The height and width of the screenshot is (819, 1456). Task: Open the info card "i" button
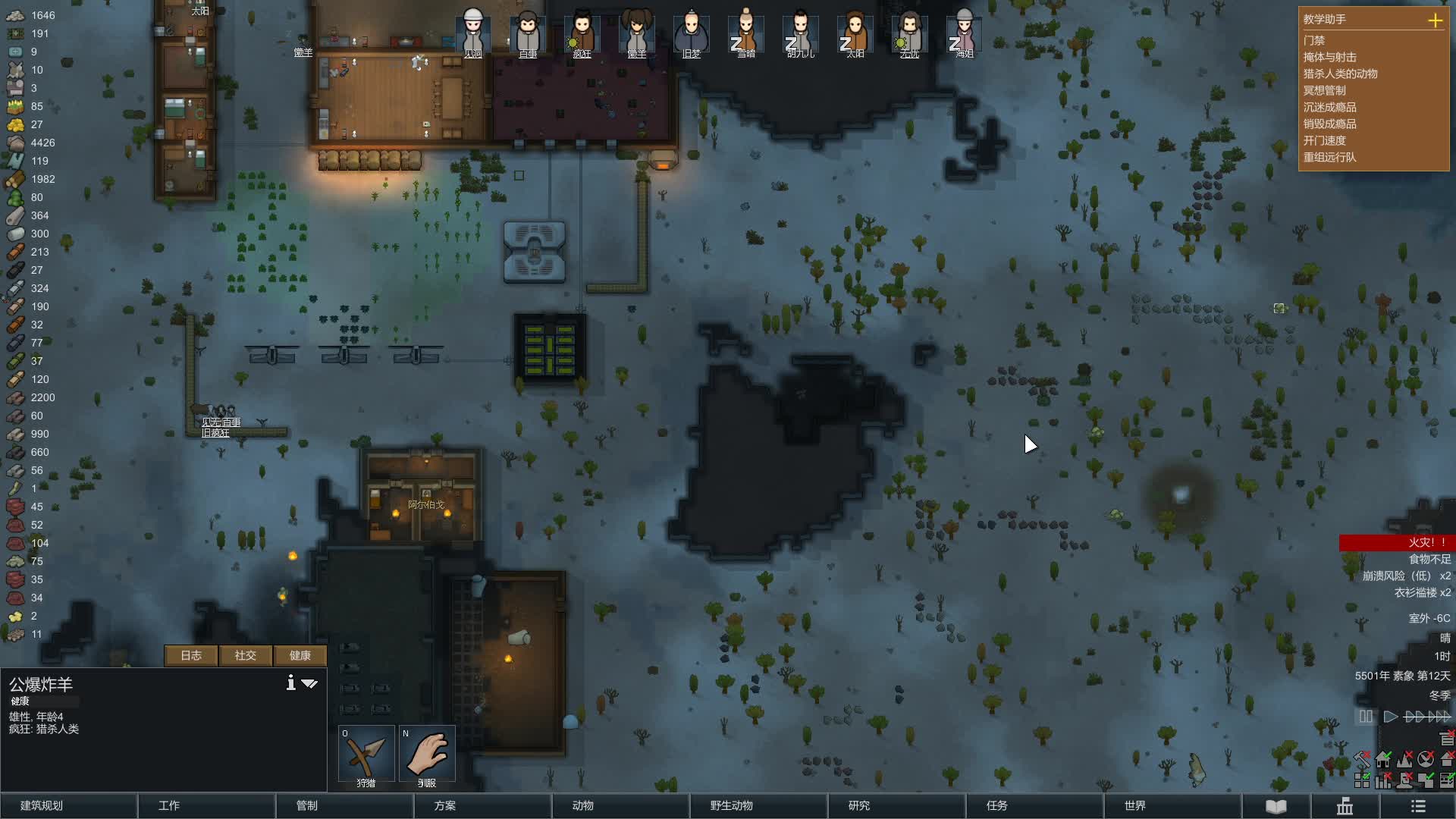point(290,683)
